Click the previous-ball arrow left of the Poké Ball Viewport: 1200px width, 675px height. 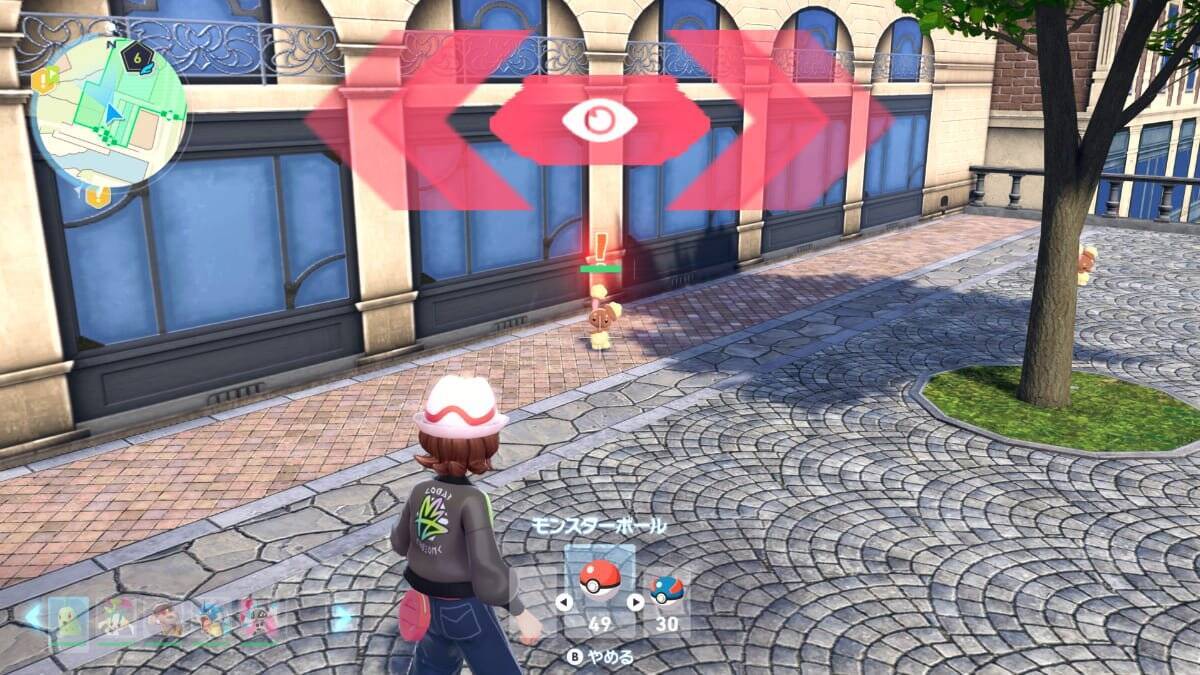point(564,602)
